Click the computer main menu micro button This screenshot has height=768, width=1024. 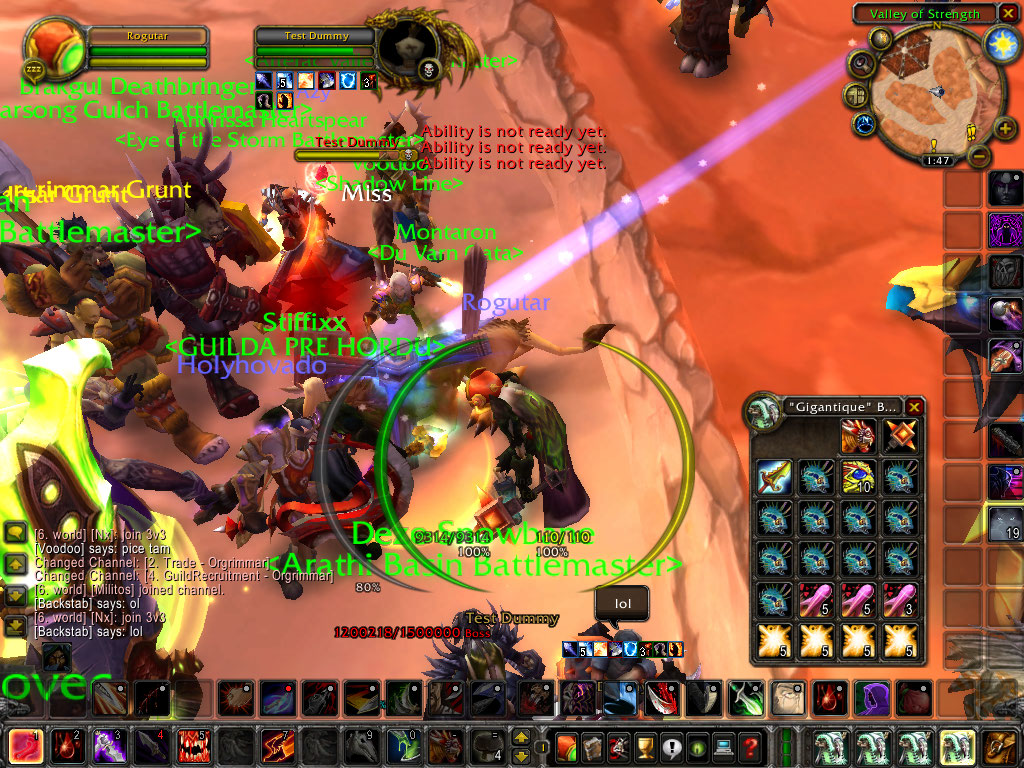(723, 746)
